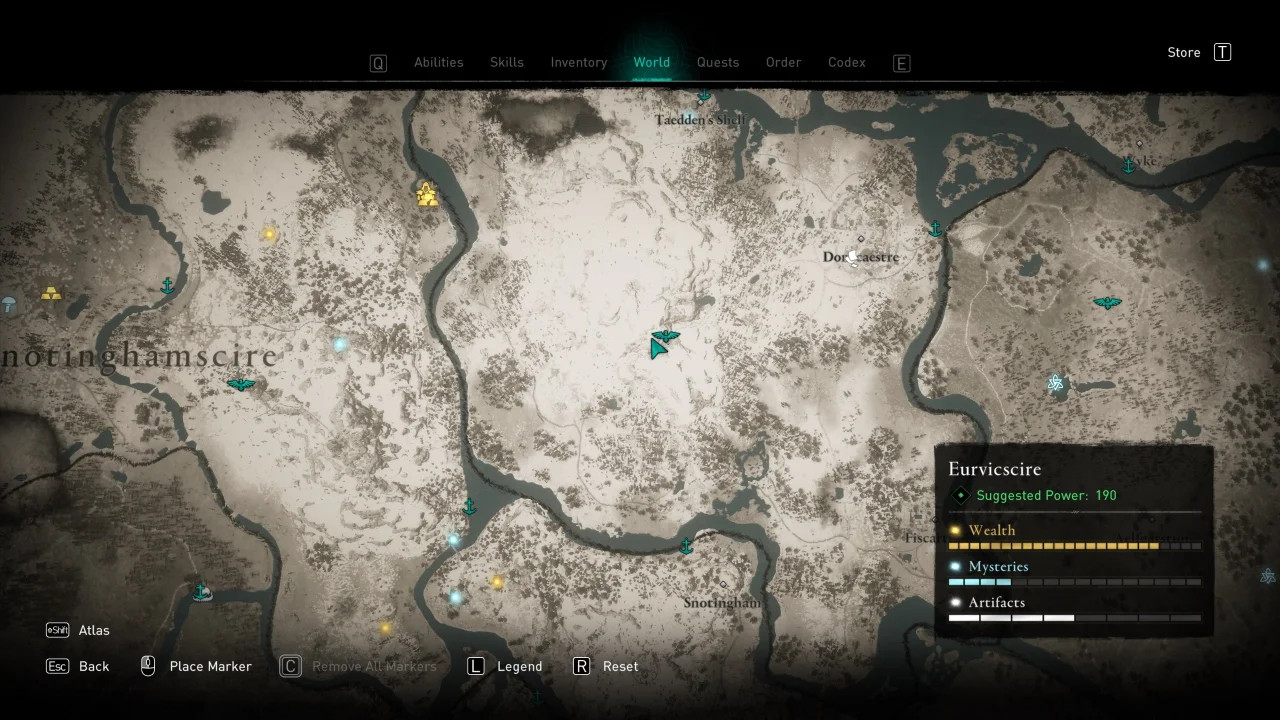Image resolution: width=1280 pixels, height=720 pixels.
Task: Click the Eurvicscire region info panel
Action: point(1075,540)
